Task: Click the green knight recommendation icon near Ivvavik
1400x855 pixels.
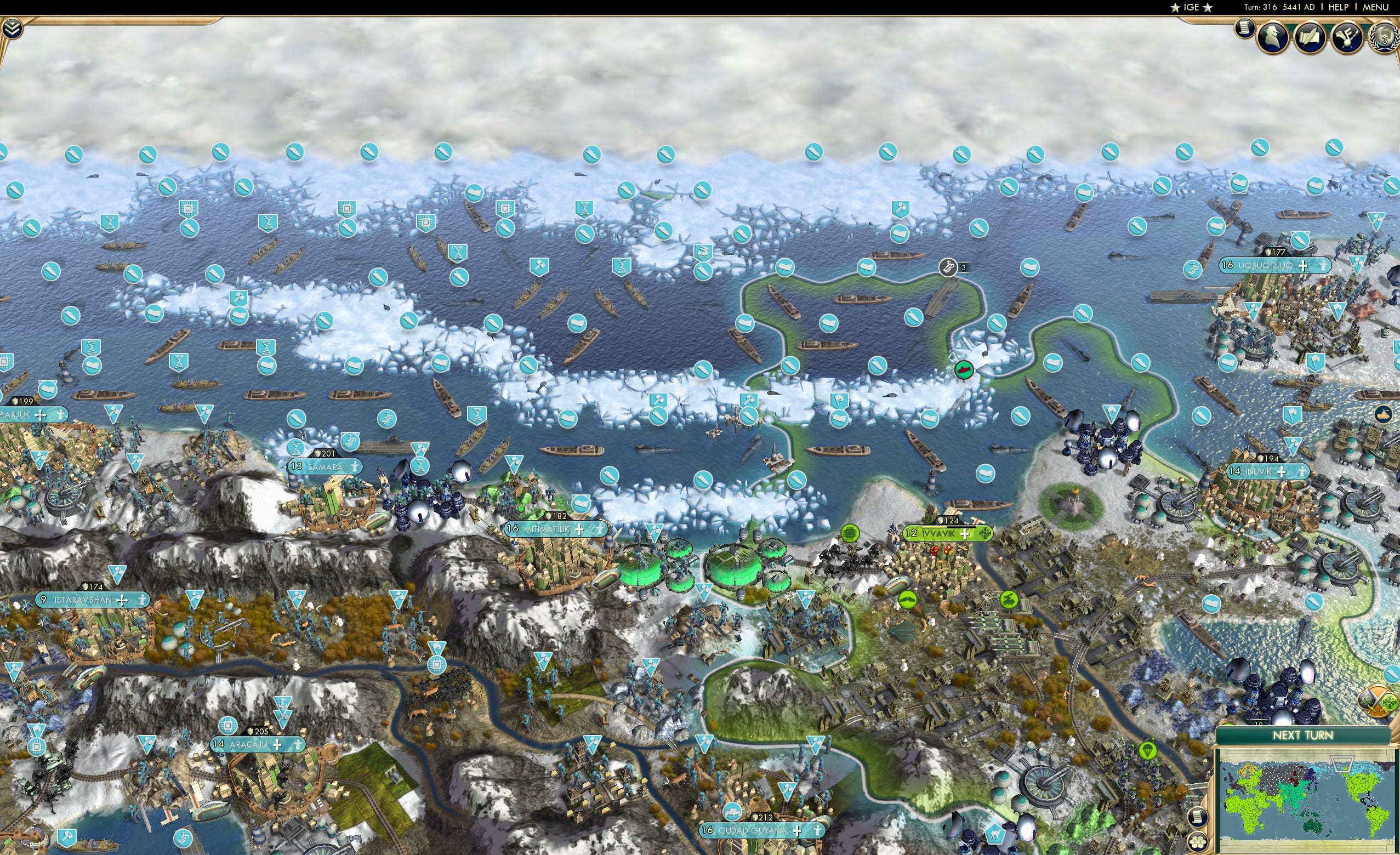Action: pyautogui.click(x=1009, y=600)
